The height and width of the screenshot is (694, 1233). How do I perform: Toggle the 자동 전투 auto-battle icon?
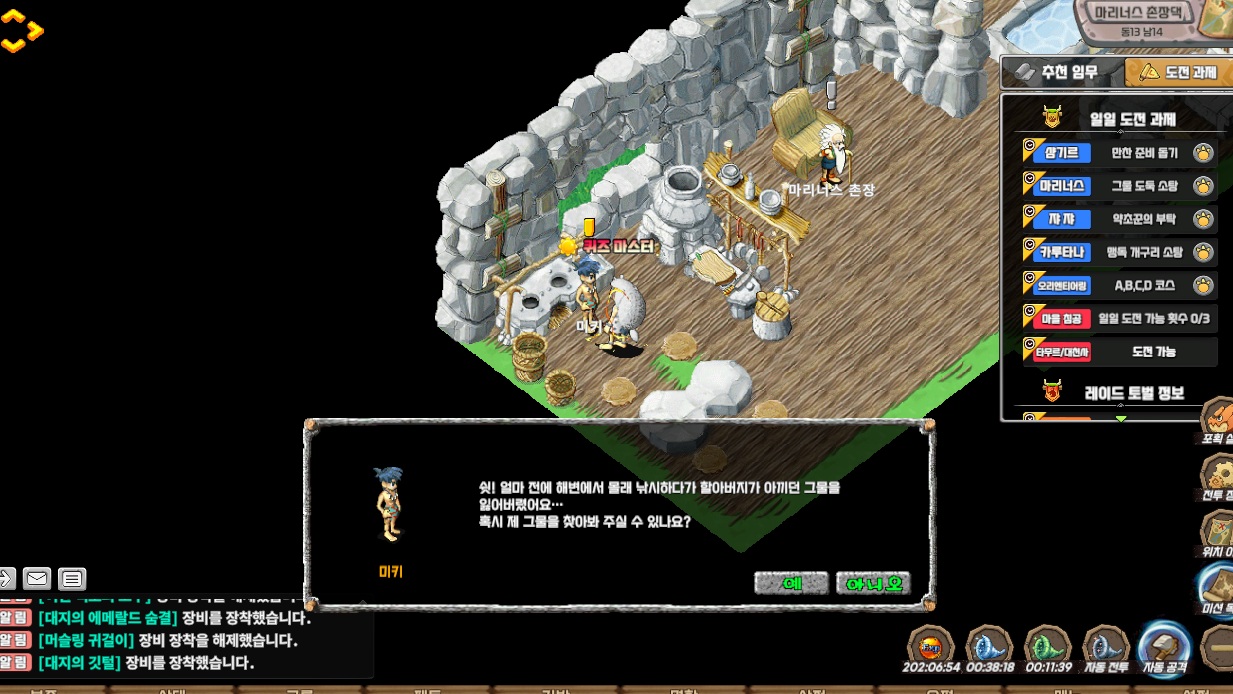click(1105, 648)
